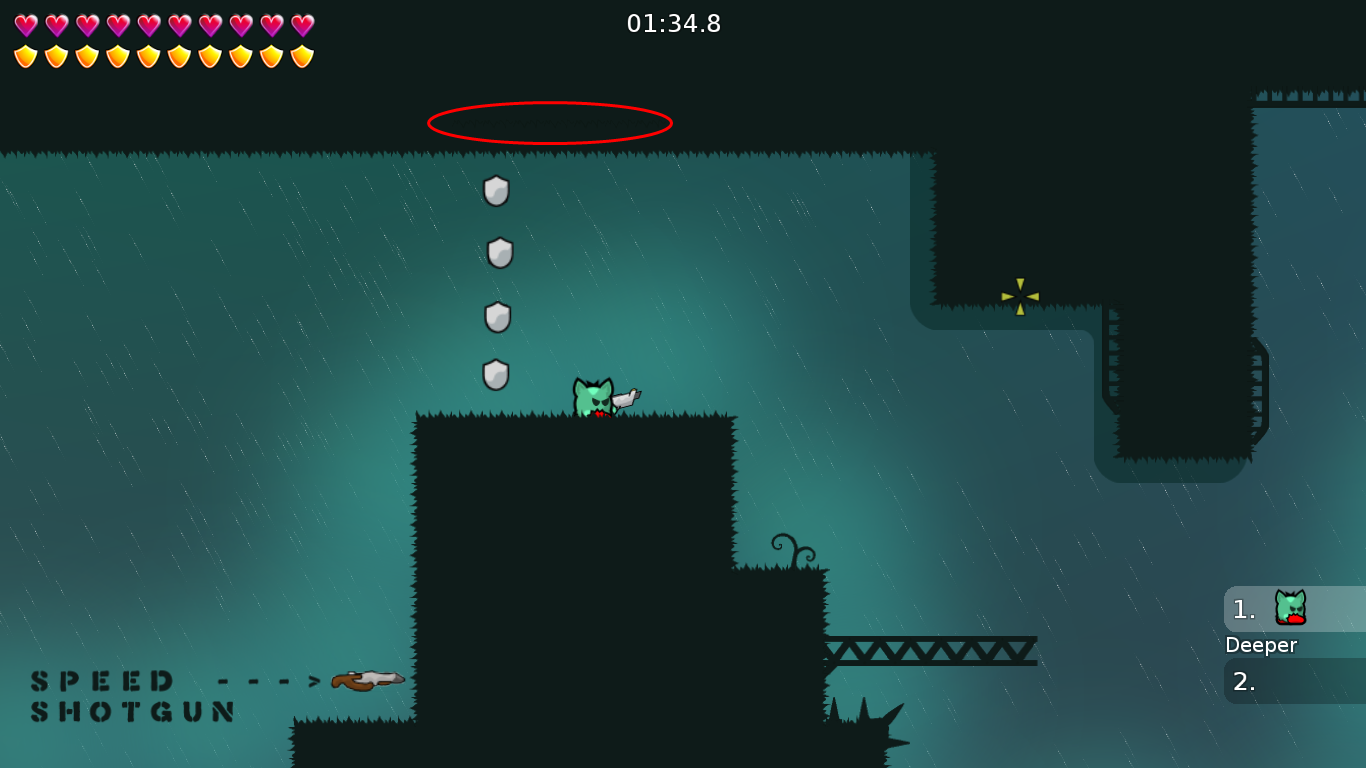Click the yellow sparkle marker near the right platform
Screen dimensions: 1366x768
click(x=1018, y=294)
